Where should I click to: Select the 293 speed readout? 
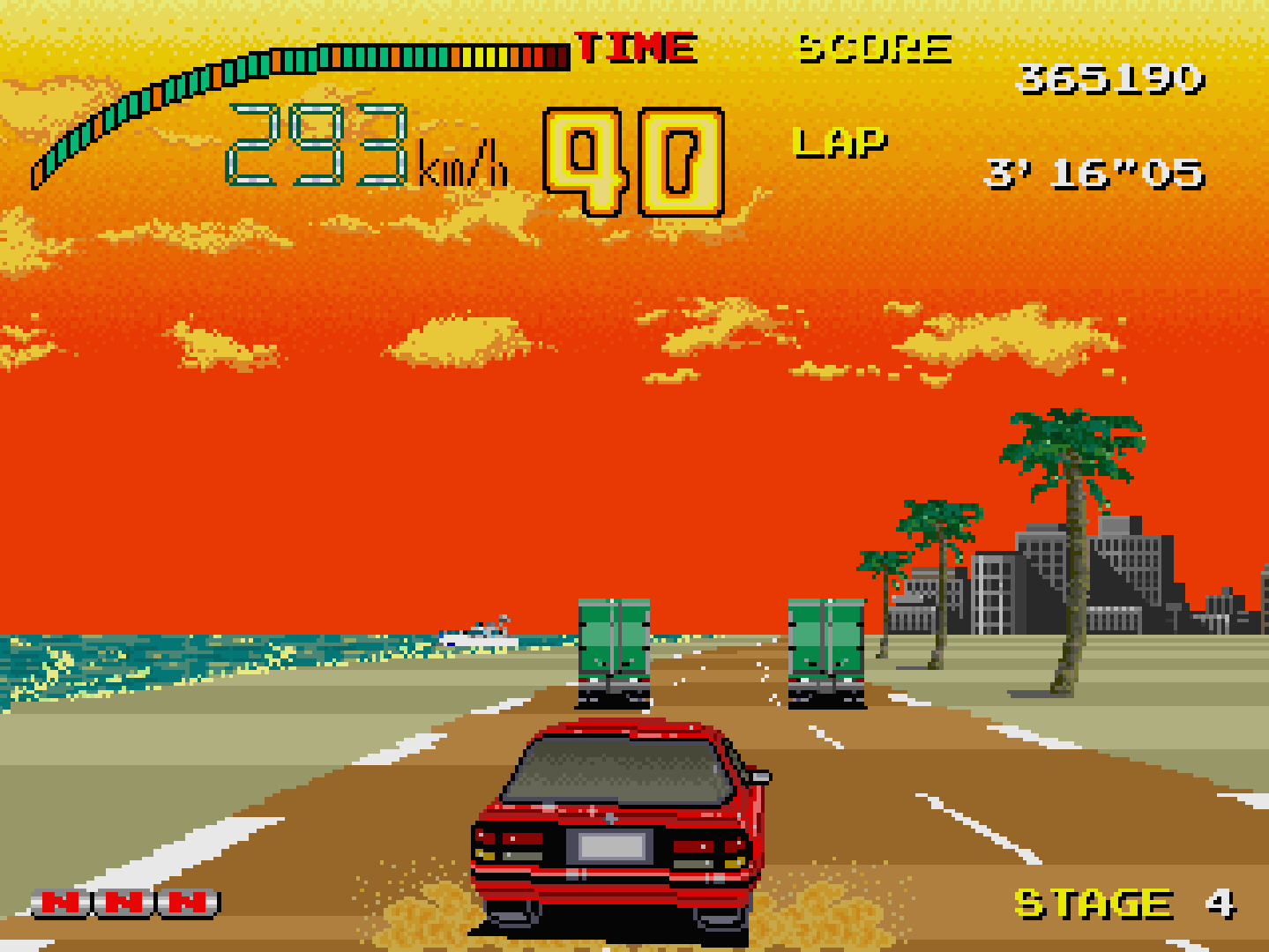(x=317, y=145)
